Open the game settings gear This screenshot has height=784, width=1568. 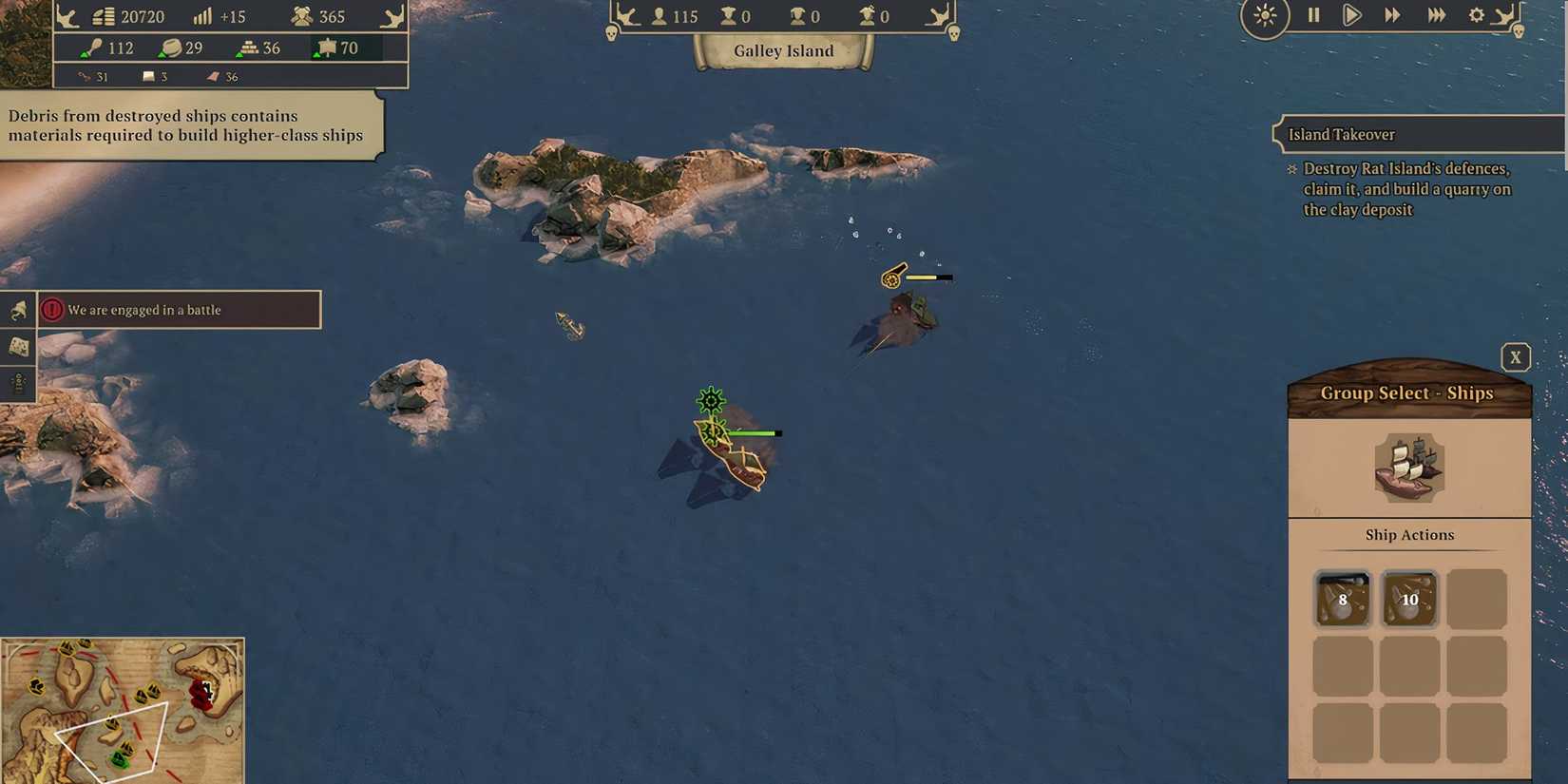point(1477,15)
